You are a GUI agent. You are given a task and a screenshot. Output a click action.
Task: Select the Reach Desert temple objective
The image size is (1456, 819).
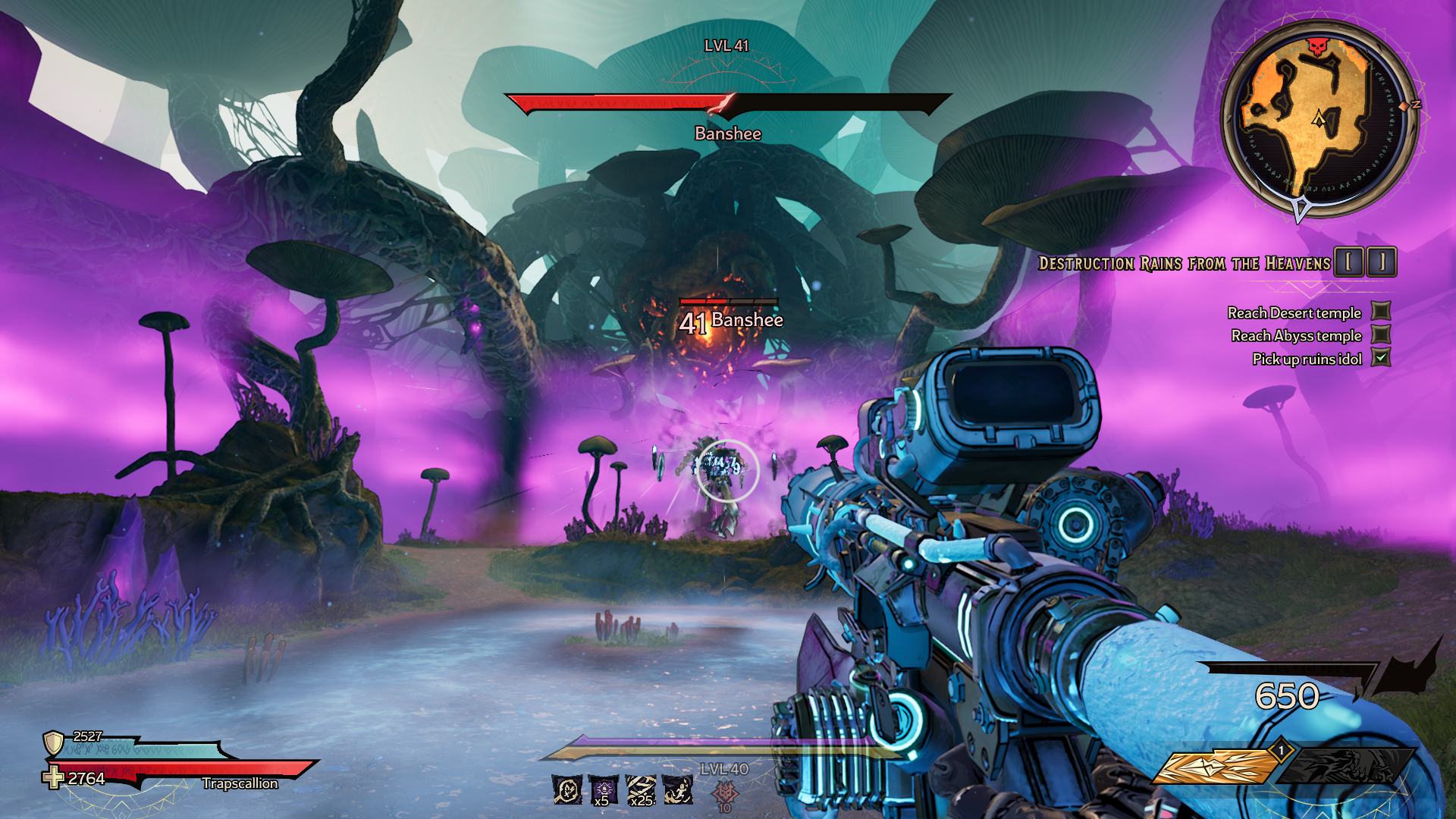point(1294,313)
